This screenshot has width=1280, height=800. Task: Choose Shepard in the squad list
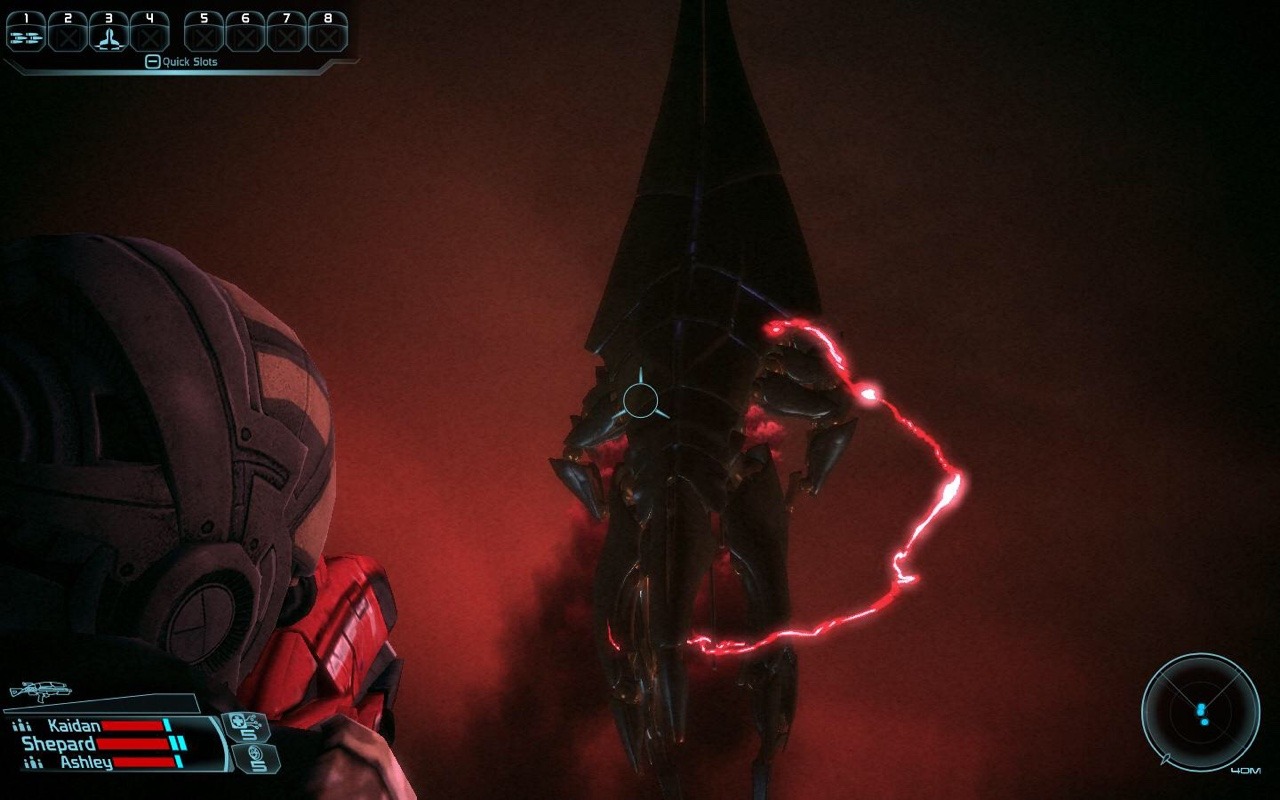coord(59,744)
